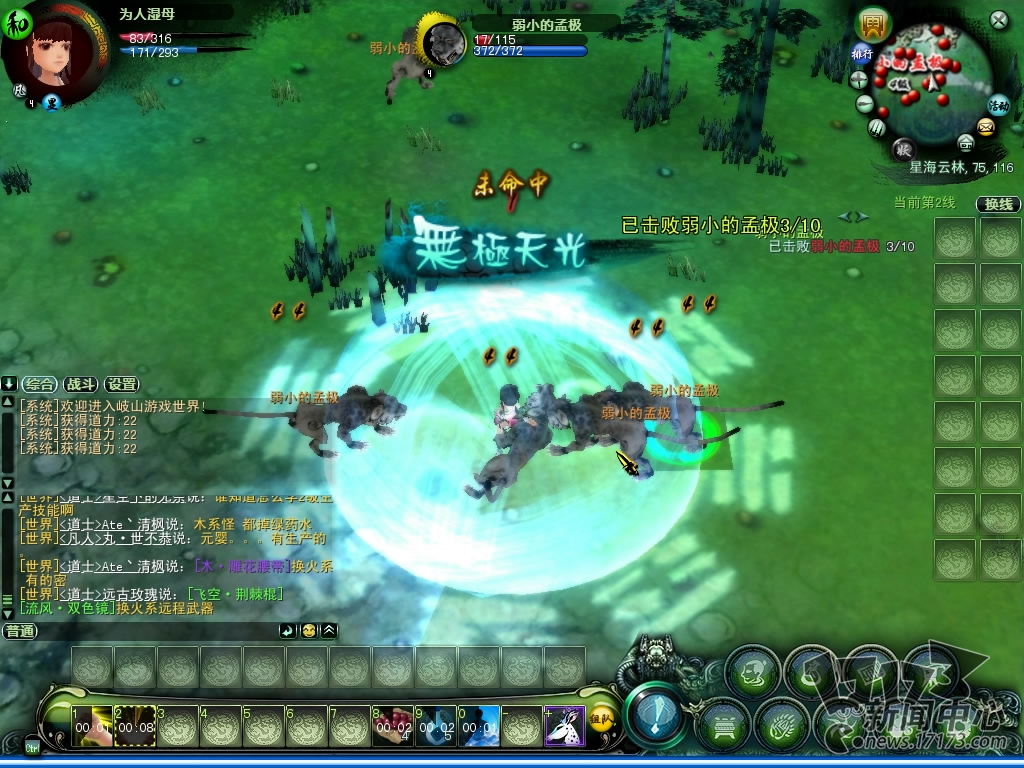Image resolution: width=1024 pixels, height=768 pixels.
Task: Select the 弱小的孟极 target portrait
Action: point(443,44)
